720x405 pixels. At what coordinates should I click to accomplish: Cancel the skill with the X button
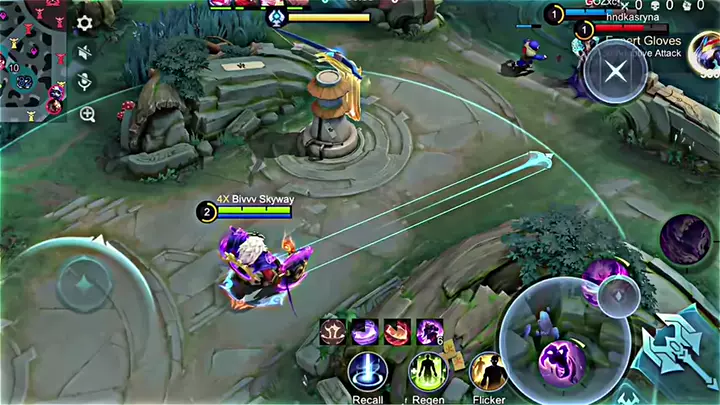pyautogui.click(x=615, y=70)
